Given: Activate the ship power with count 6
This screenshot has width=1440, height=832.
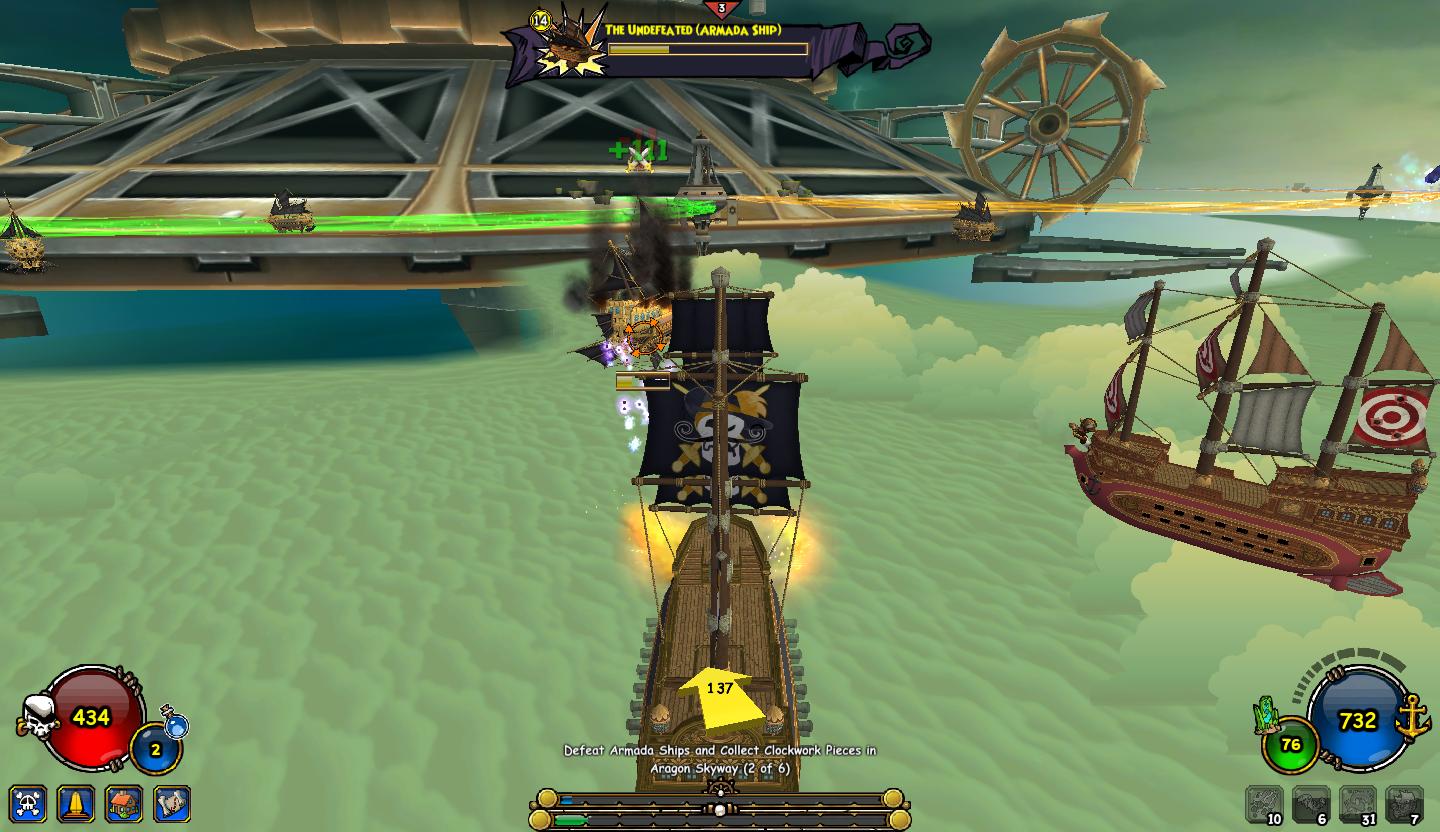Looking at the screenshot, I should coord(1310,804).
